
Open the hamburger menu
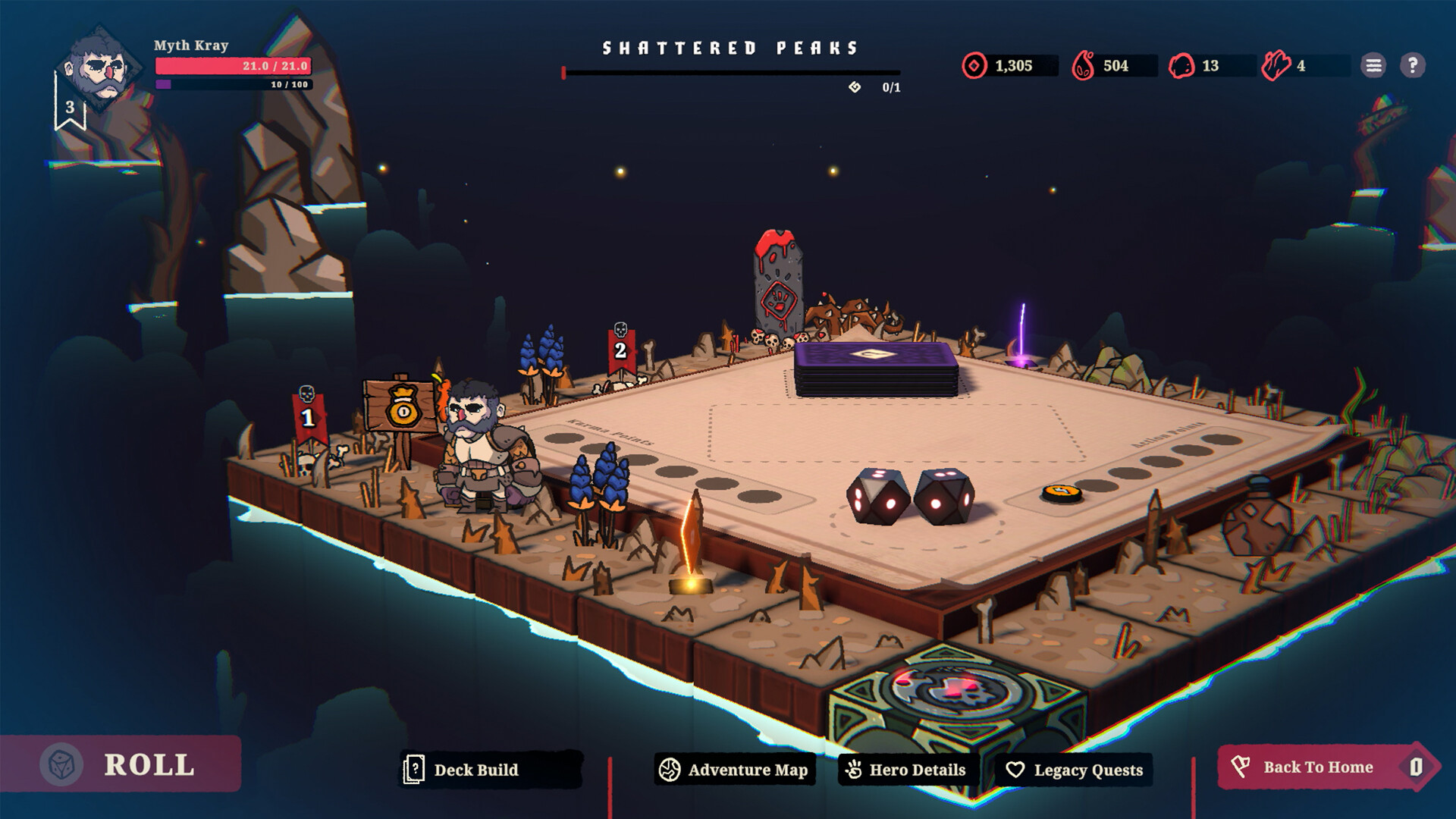pyautogui.click(x=1373, y=66)
